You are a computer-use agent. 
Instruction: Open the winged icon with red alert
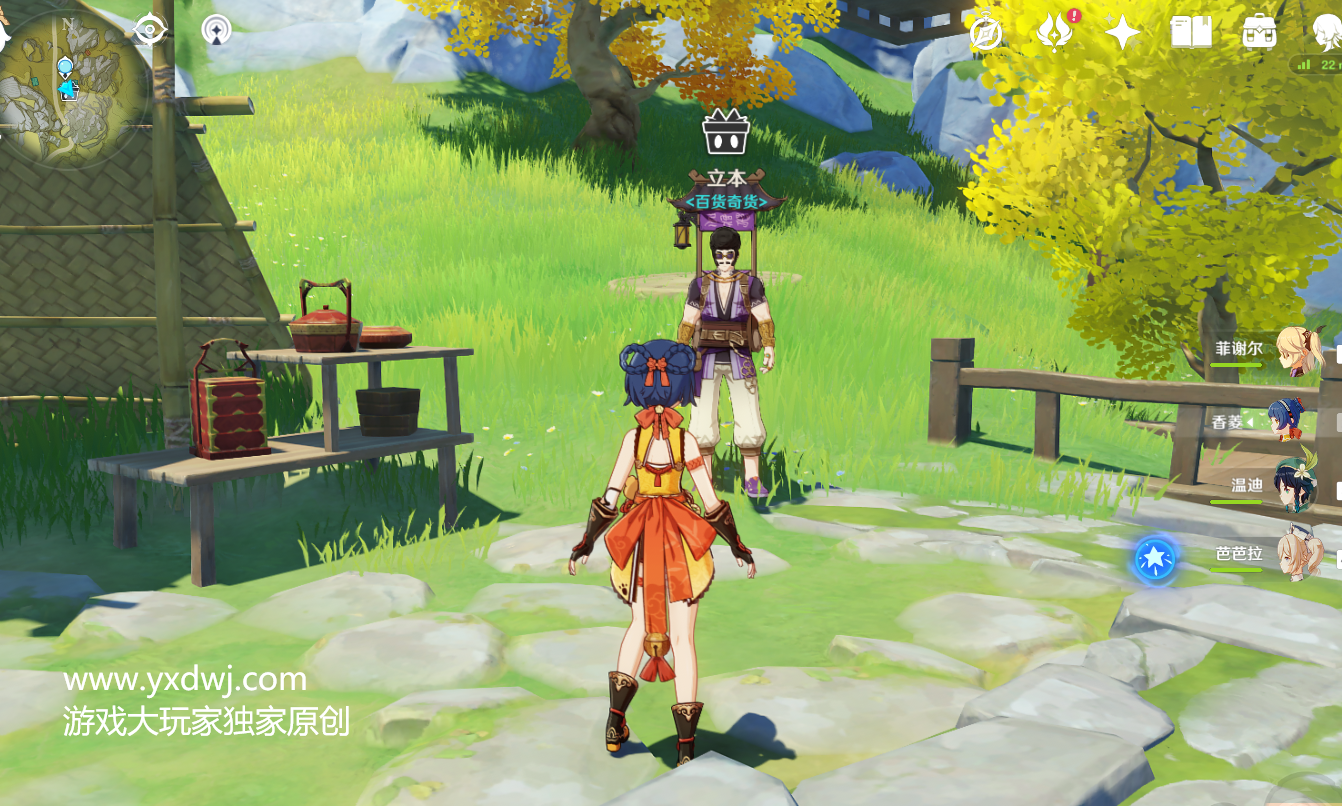pyautogui.click(x=1055, y=32)
